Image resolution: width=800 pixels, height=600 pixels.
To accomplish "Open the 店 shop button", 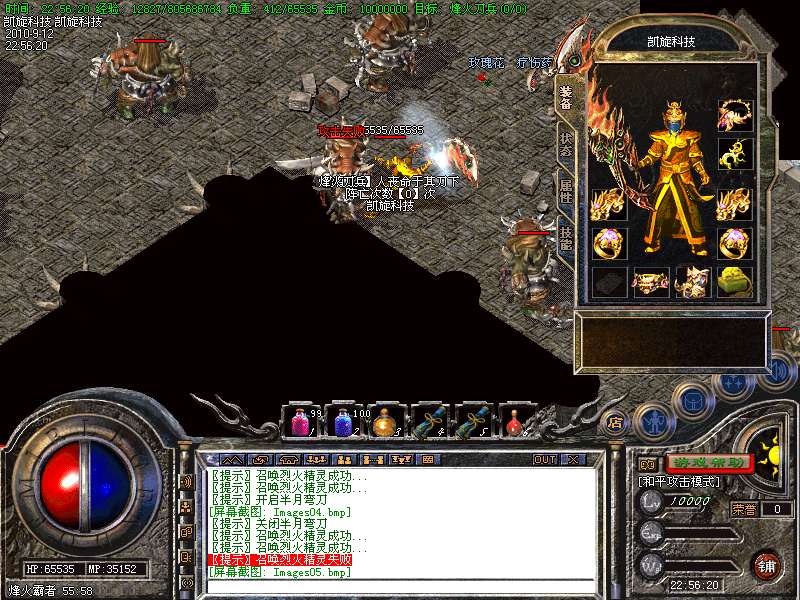I will (616, 423).
